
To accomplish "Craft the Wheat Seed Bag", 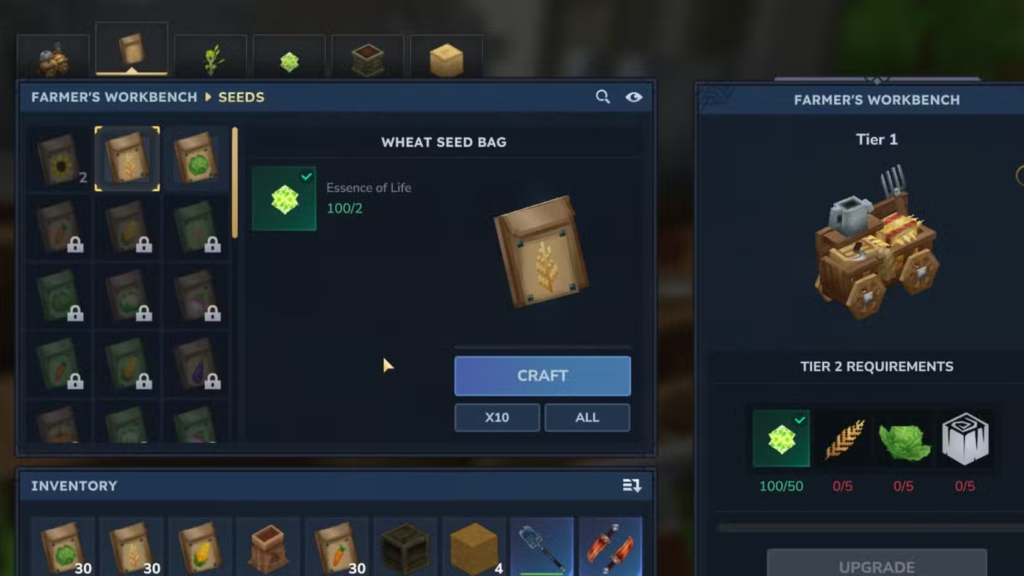I will pyautogui.click(x=542, y=376).
